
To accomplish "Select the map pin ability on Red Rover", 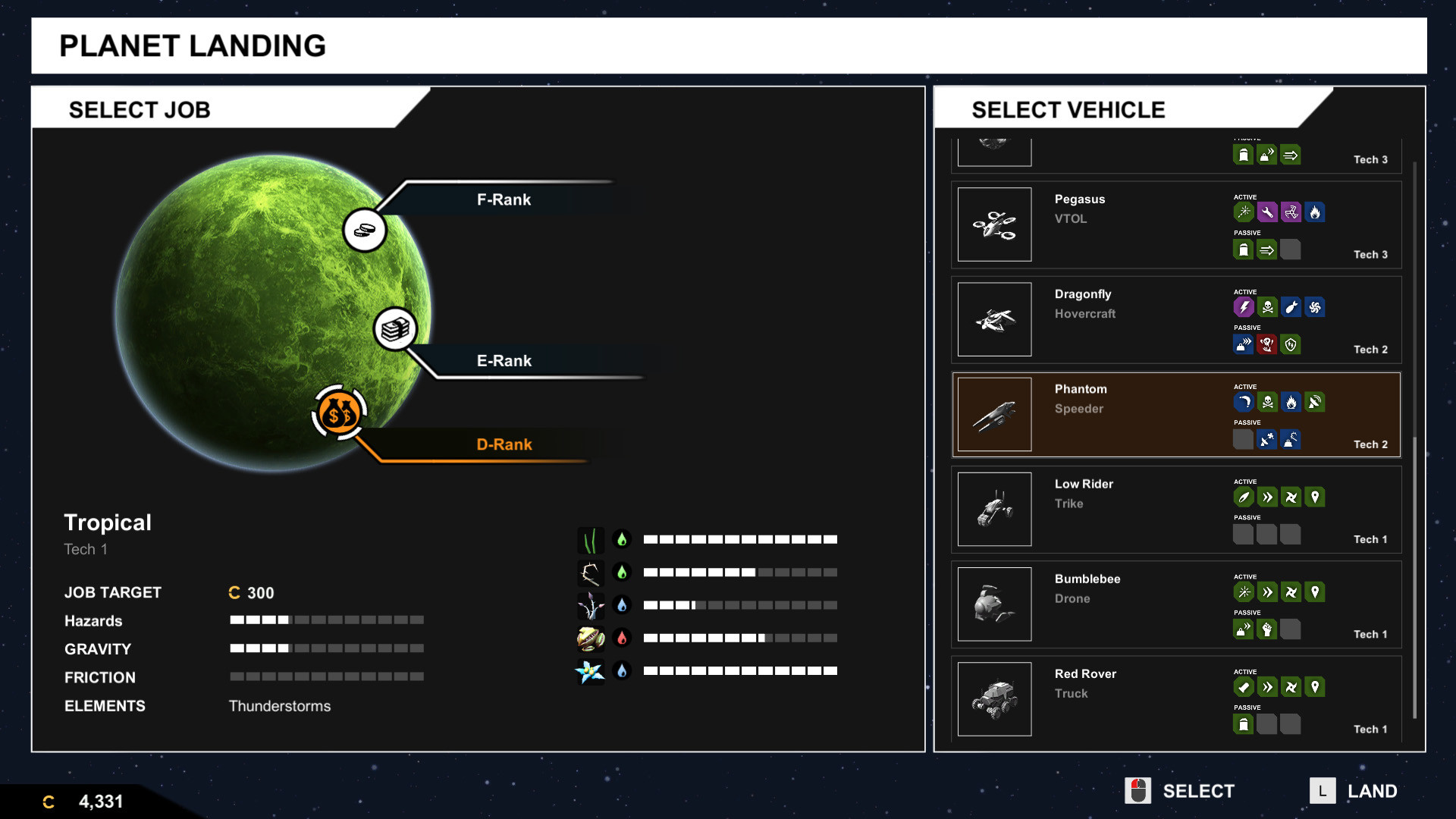I will (x=1316, y=687).
